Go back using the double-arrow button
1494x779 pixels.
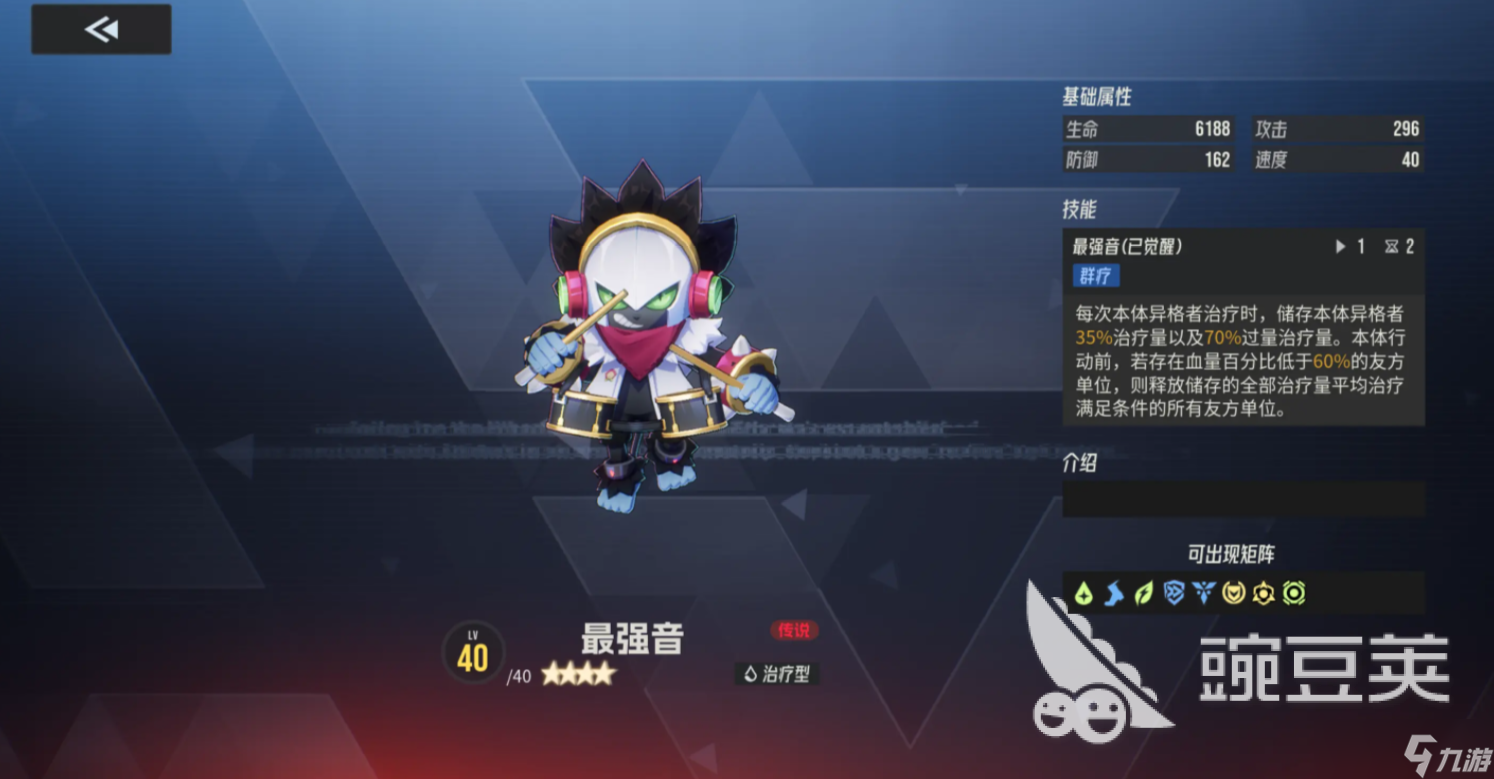(x=101, y=30)
